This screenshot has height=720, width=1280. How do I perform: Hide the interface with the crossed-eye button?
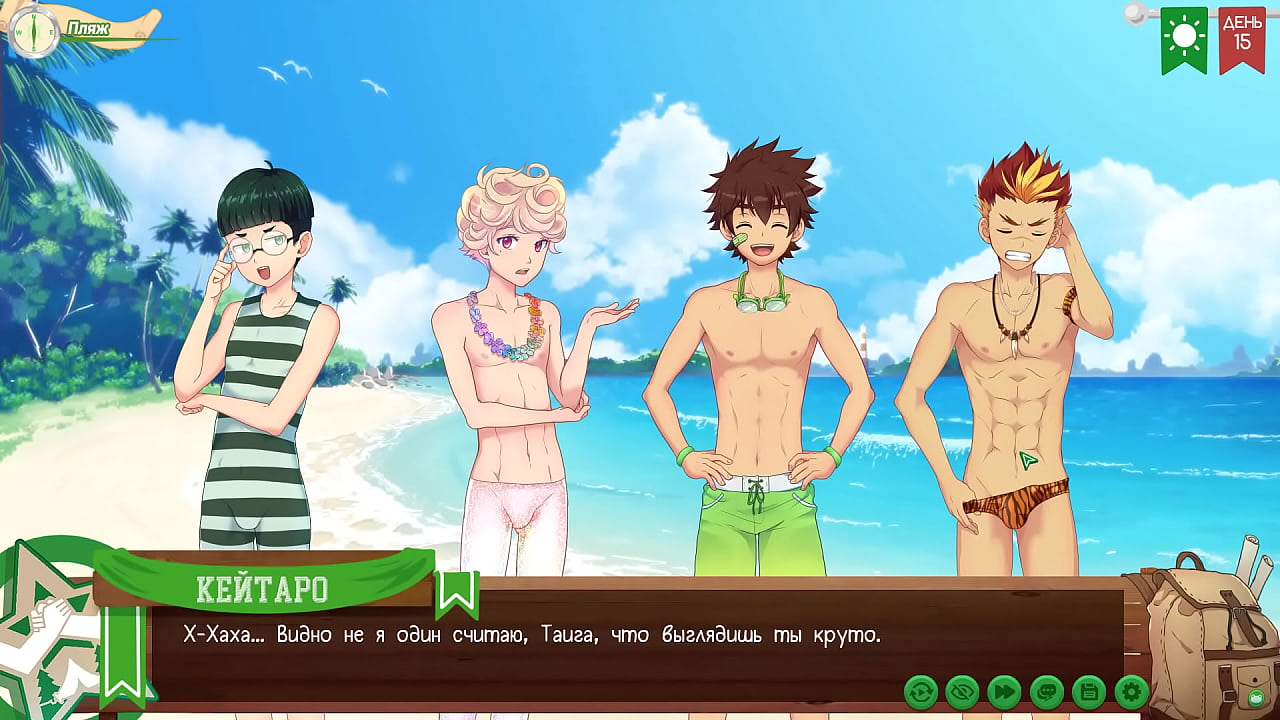[962, 691]
